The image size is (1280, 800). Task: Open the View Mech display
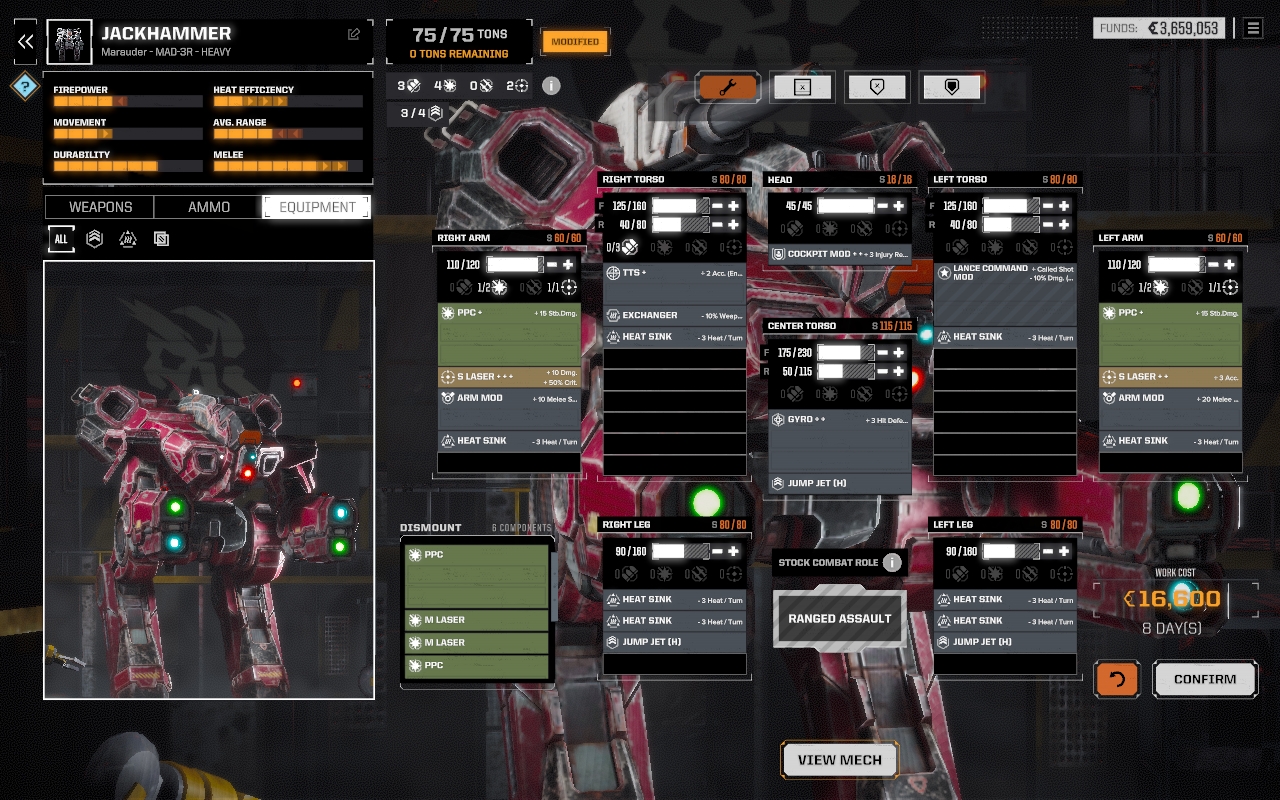click(839, 760)
